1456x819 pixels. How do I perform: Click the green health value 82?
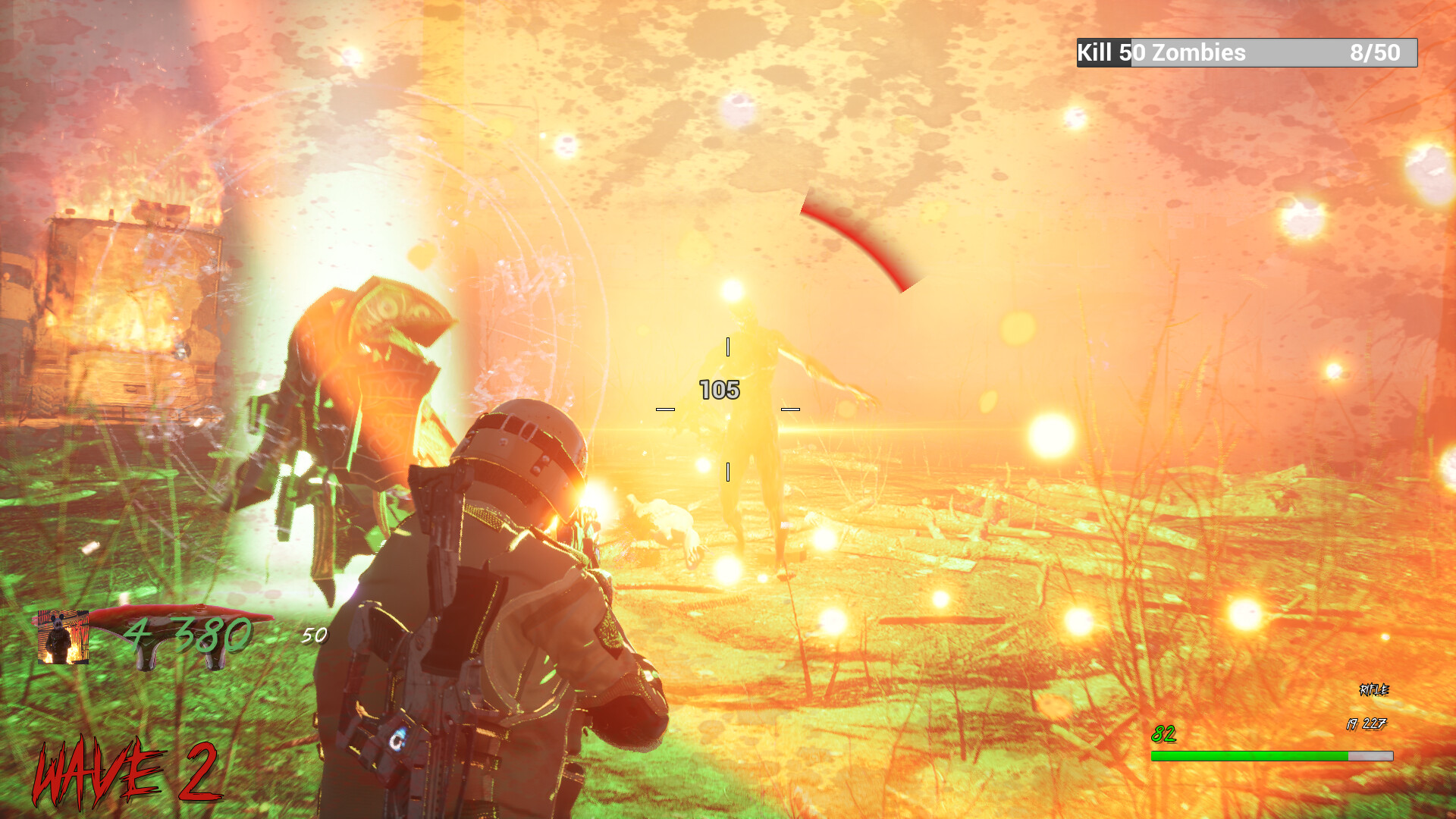tap(1163, 733)
